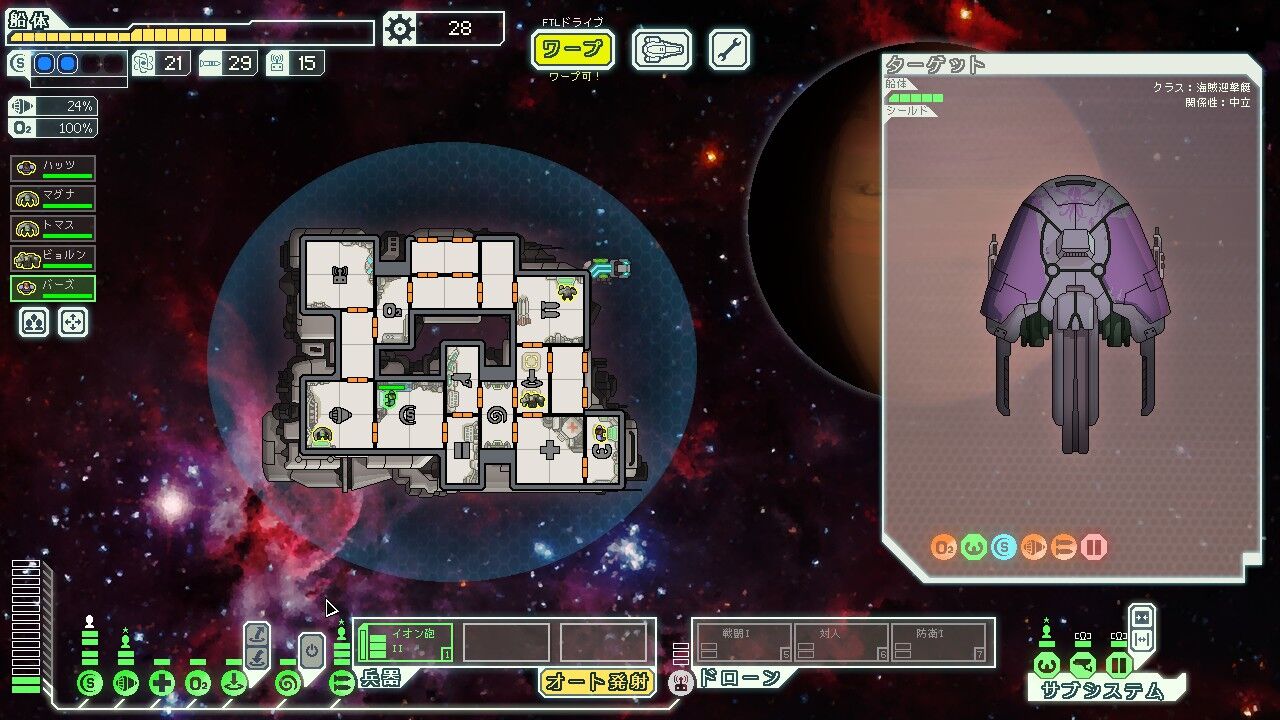Viewport: 1280px width, 720px height.
Task: Select the 対人 drone slot
Action: coord(840,642)
